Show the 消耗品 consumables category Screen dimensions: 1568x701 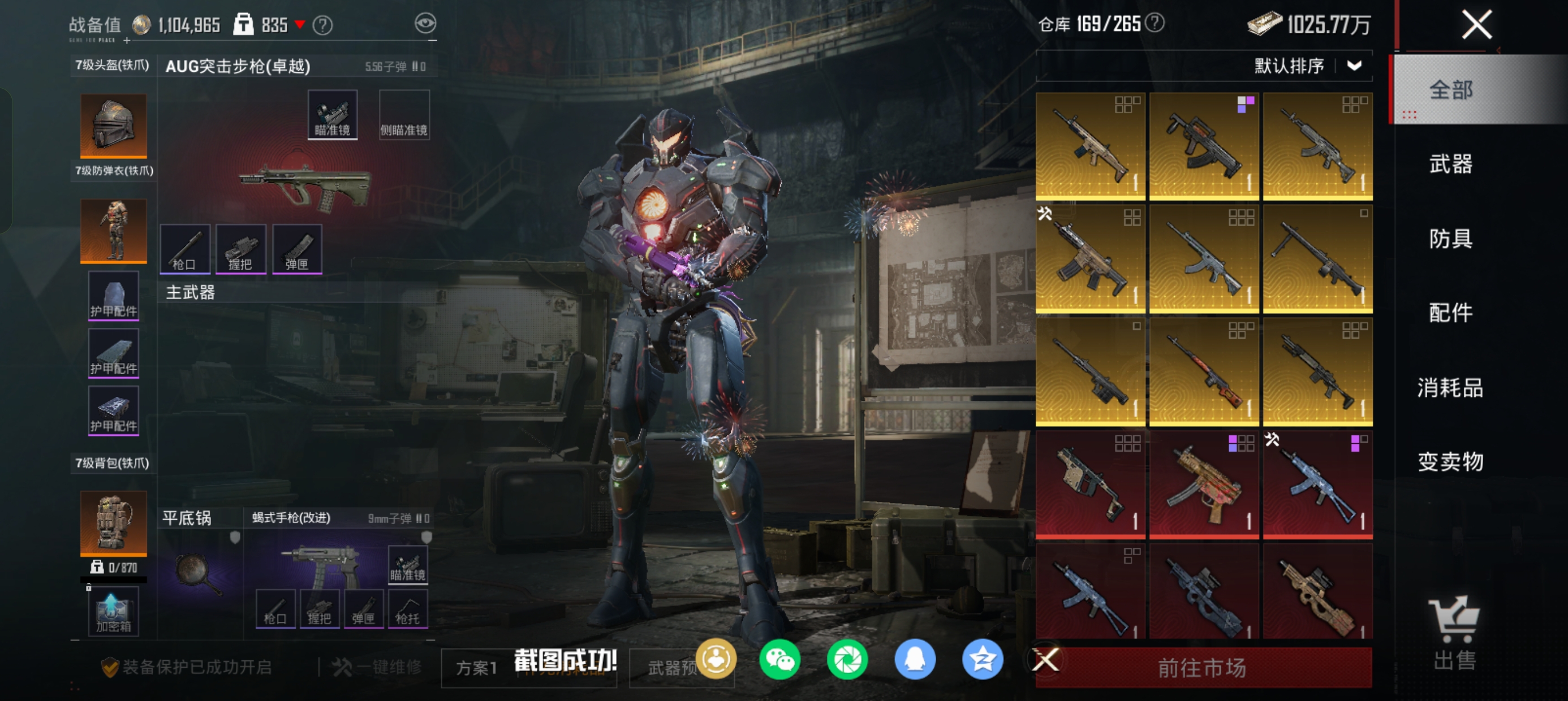coord(1450,388)
